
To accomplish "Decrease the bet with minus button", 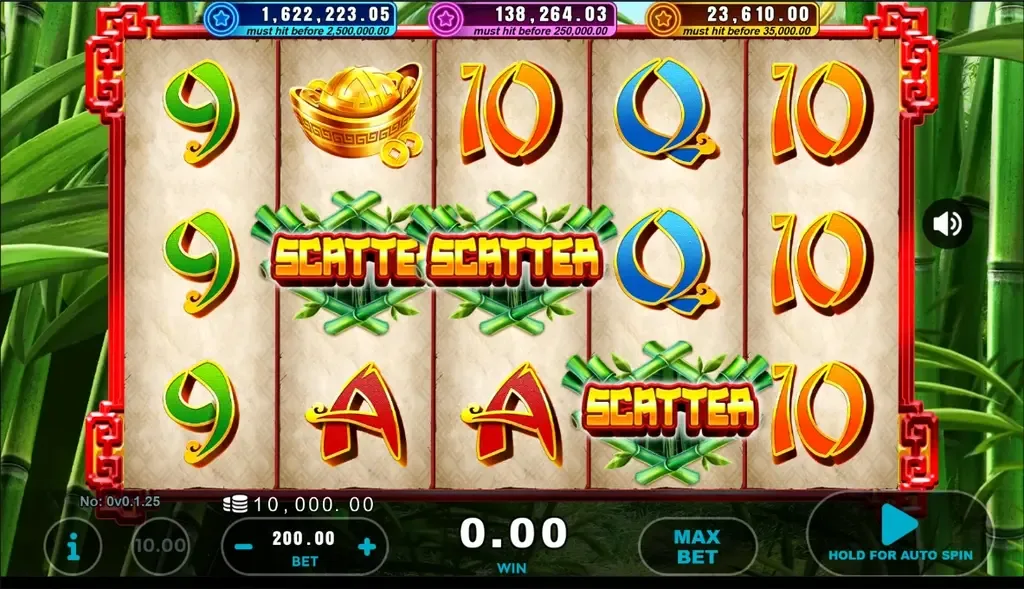I will point(244,546).
